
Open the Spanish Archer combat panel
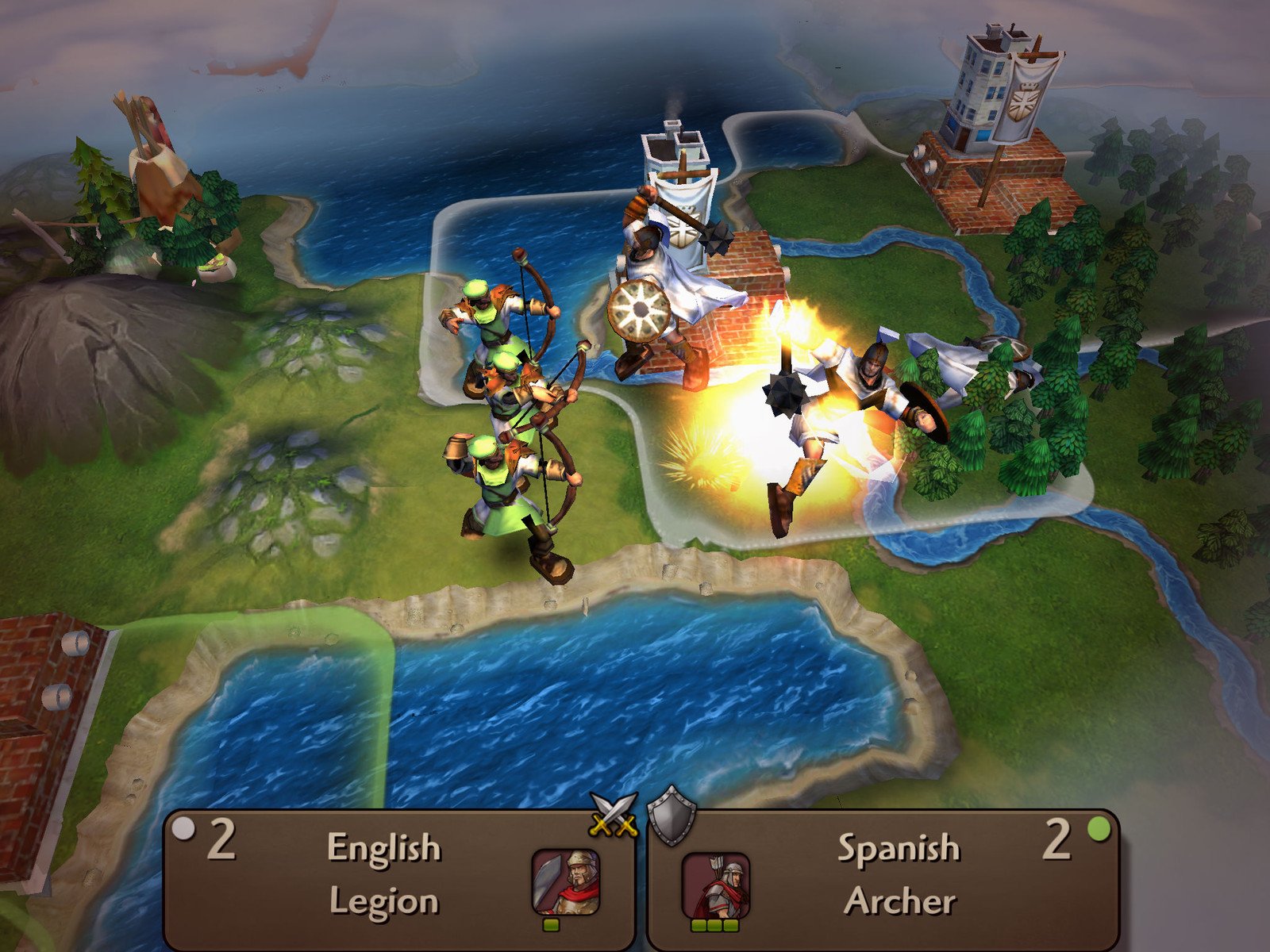click(897, 877)
